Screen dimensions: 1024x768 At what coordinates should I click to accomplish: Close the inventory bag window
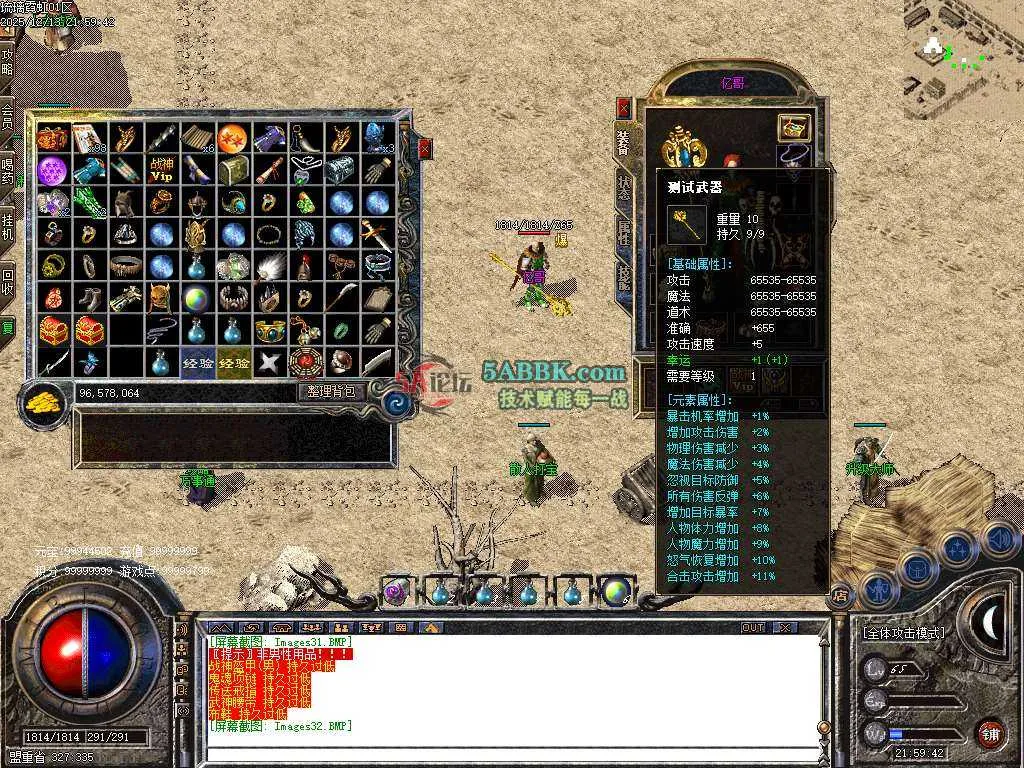425,149
